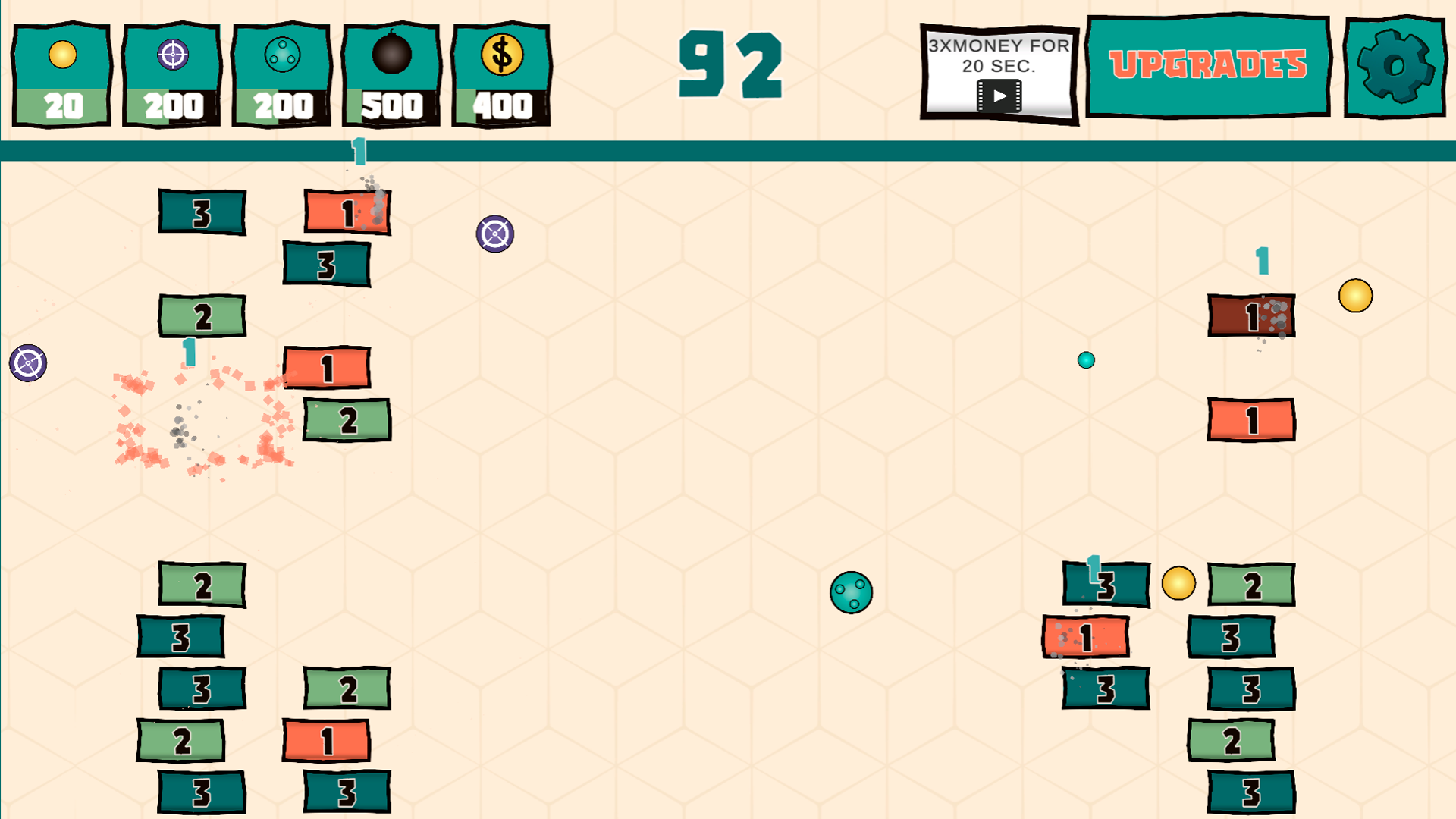Image resolution: width=1456 pixels, height=819 pixels.
Task: Click the small teal ball in play
Action: (x=1087, y=362)
